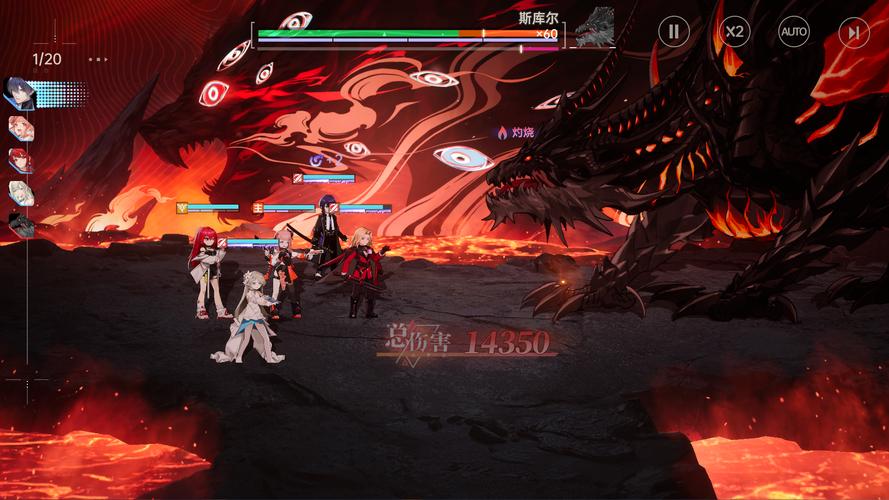Skip the battle with the skip-forward button

pyautogui.click(x=852, y=32)
